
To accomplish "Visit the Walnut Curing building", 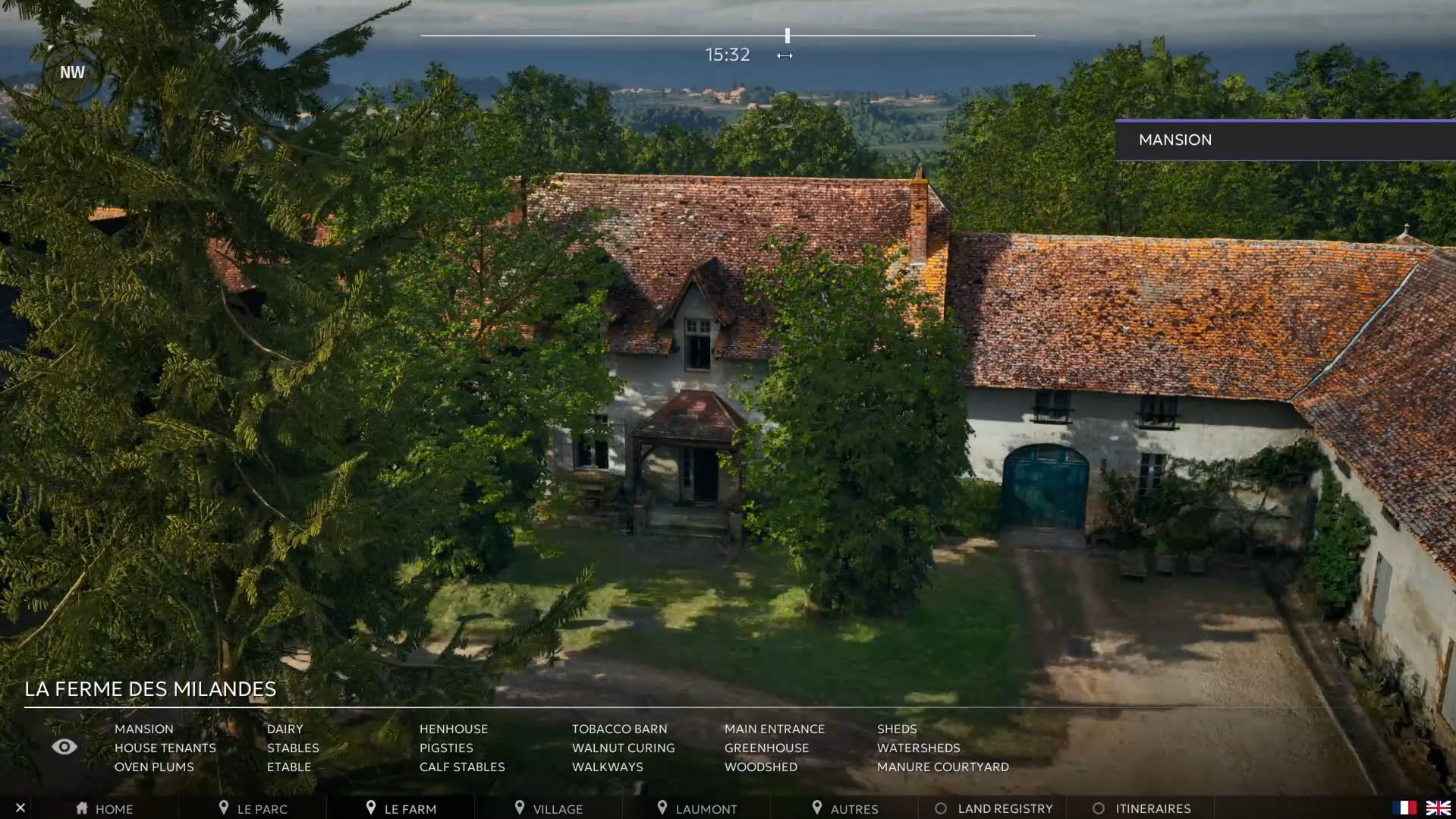I will tap(623, 748).
